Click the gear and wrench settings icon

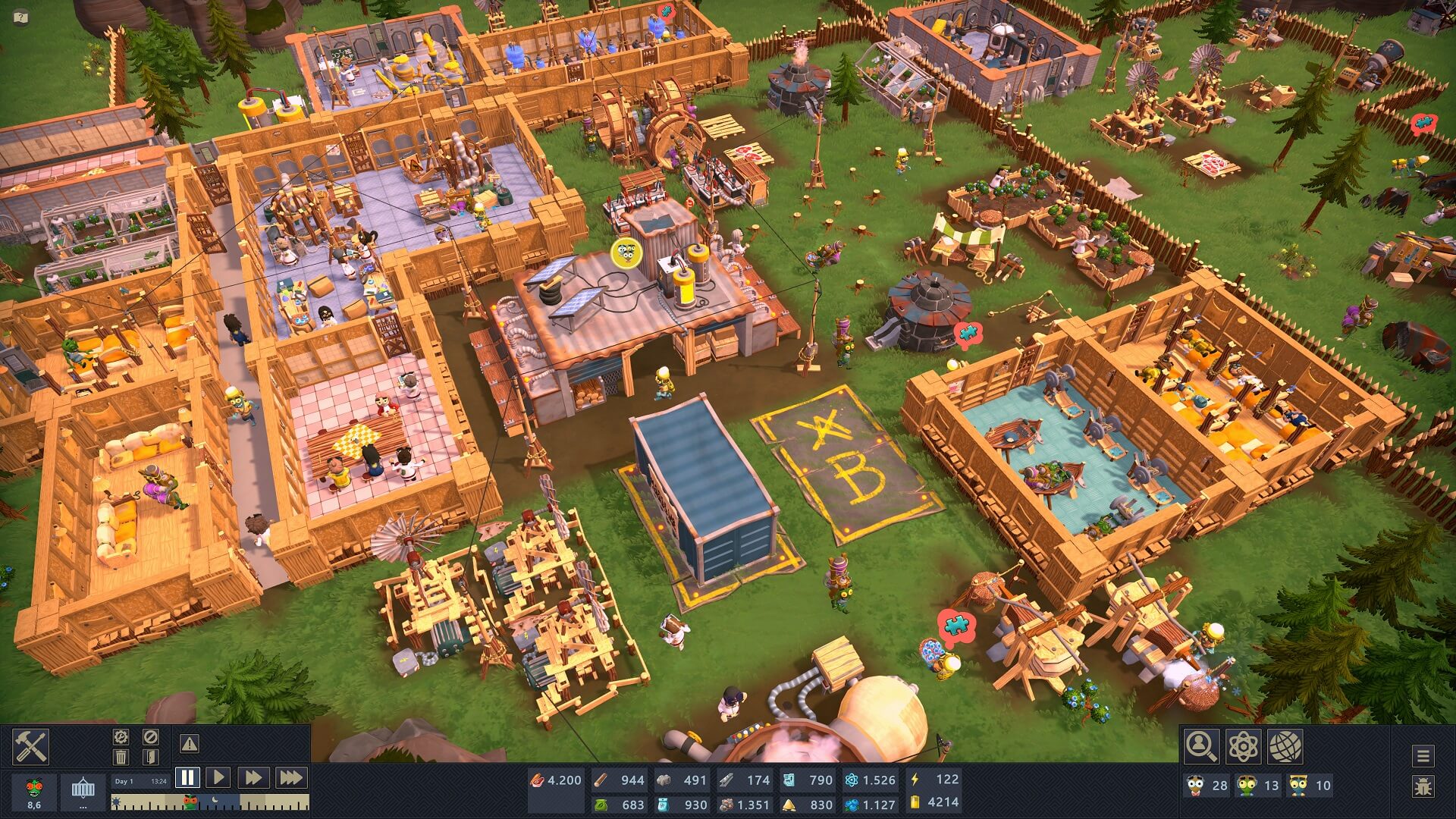121,736
